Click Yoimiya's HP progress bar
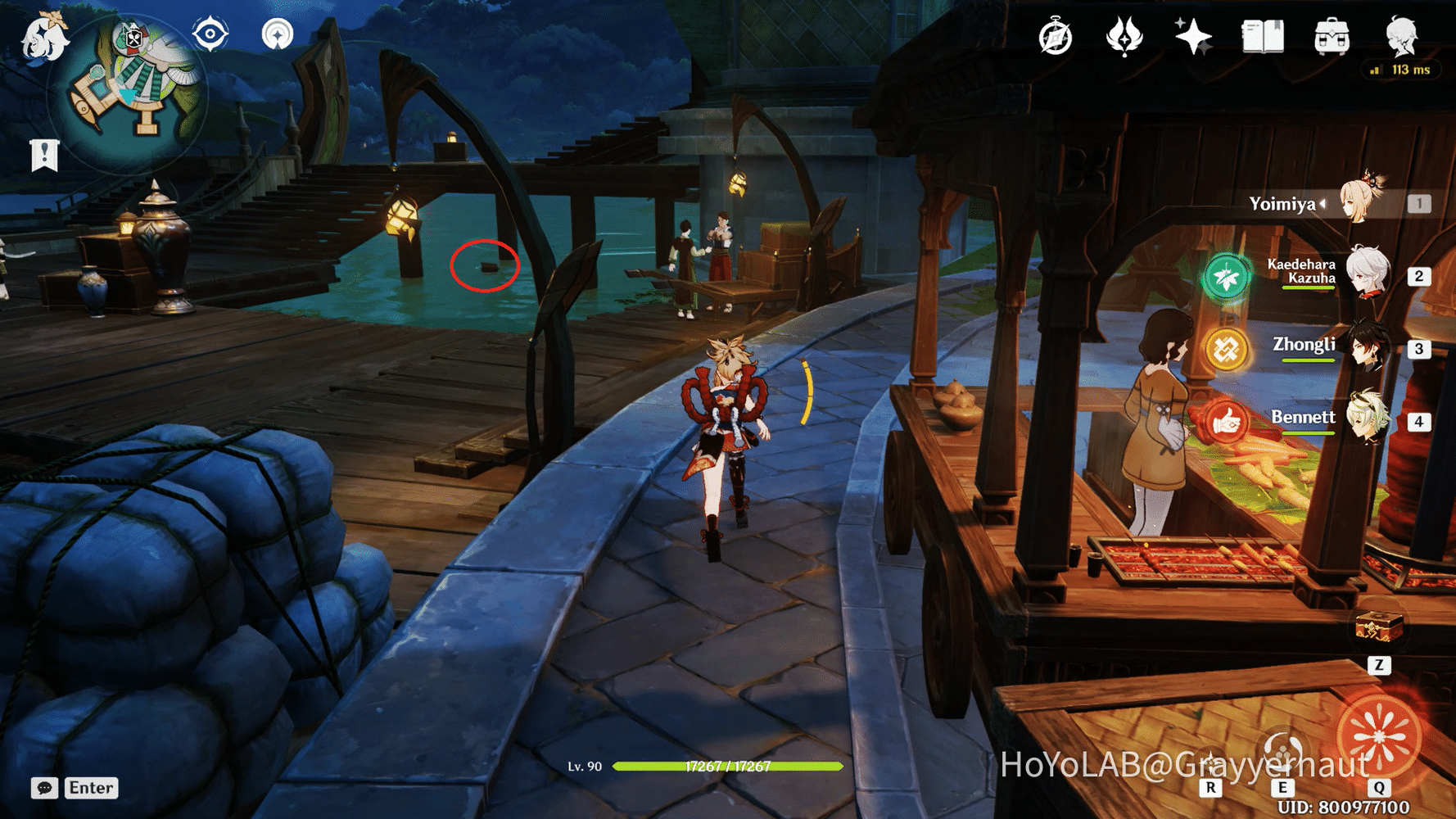 729,767
